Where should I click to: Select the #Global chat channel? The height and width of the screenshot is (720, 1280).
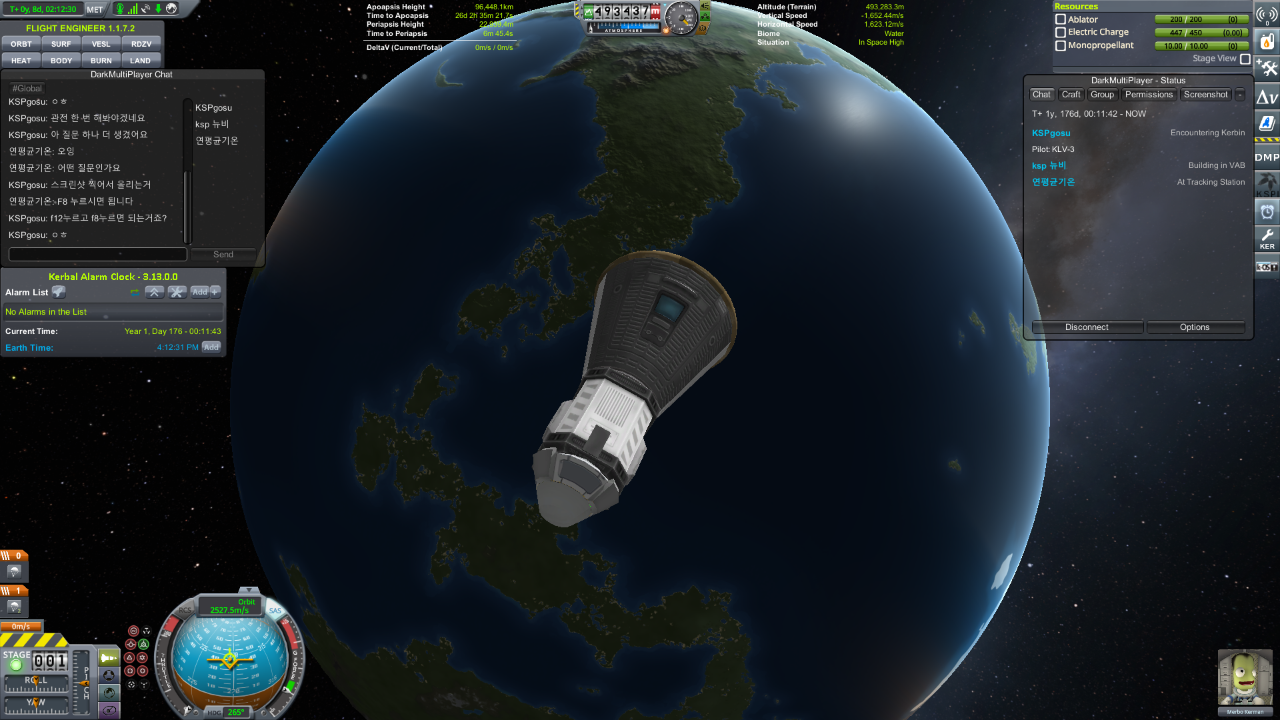coord(27,88)
